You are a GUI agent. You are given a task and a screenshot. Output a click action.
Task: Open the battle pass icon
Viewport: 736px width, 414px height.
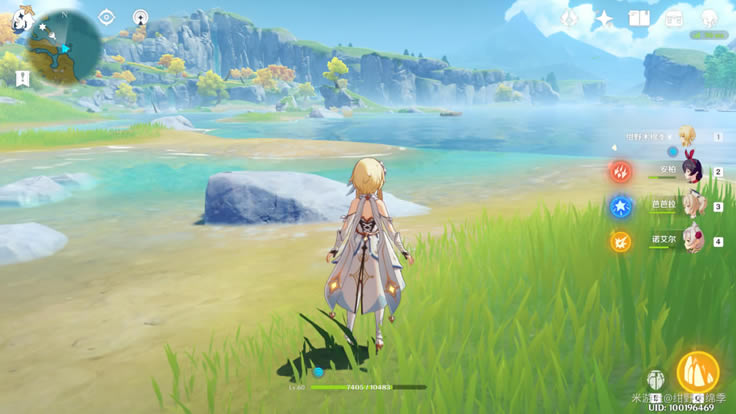(x=673, y=18)
